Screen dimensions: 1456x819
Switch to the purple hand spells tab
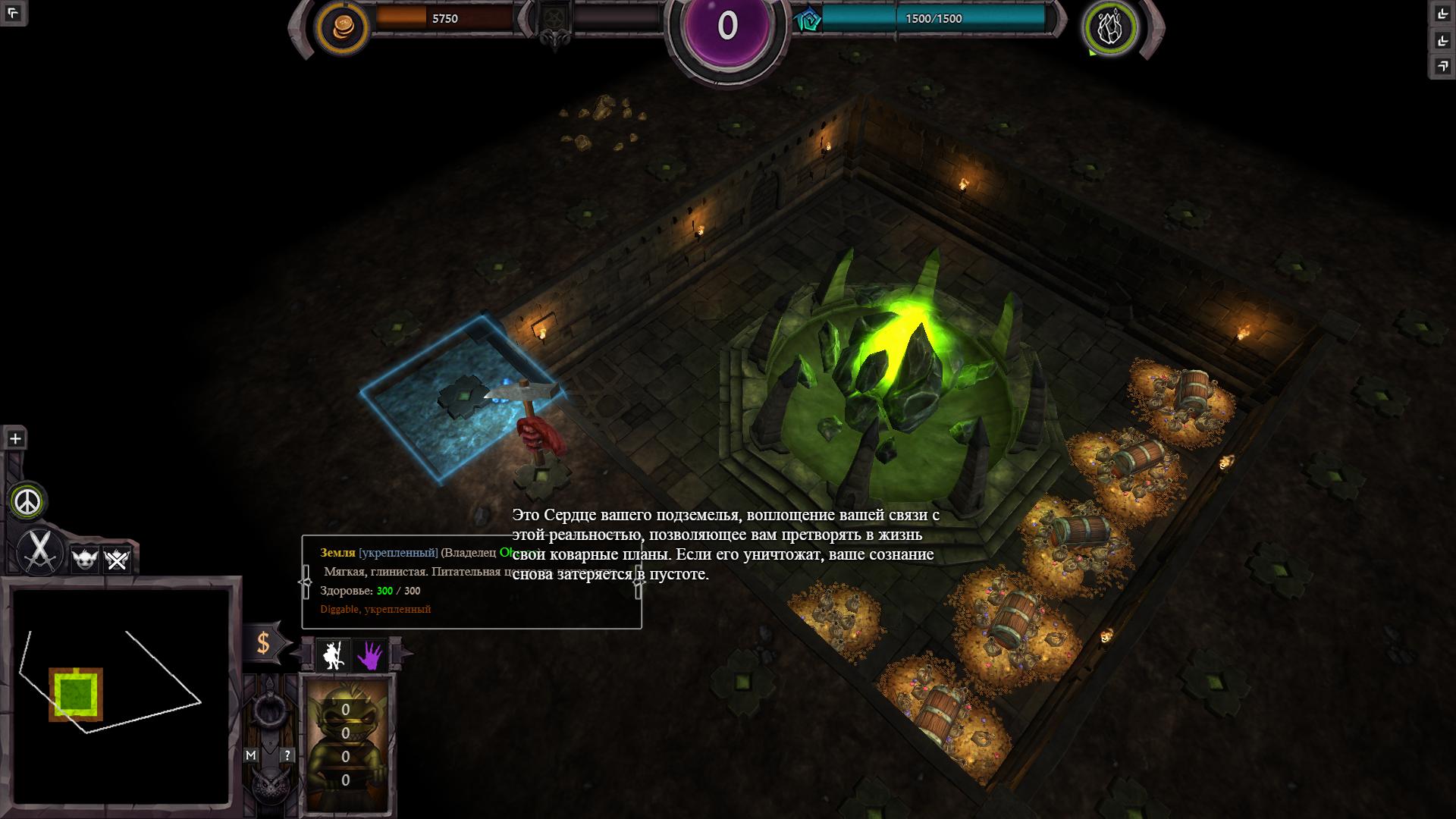pyautogui.click(x=370, y=654)
